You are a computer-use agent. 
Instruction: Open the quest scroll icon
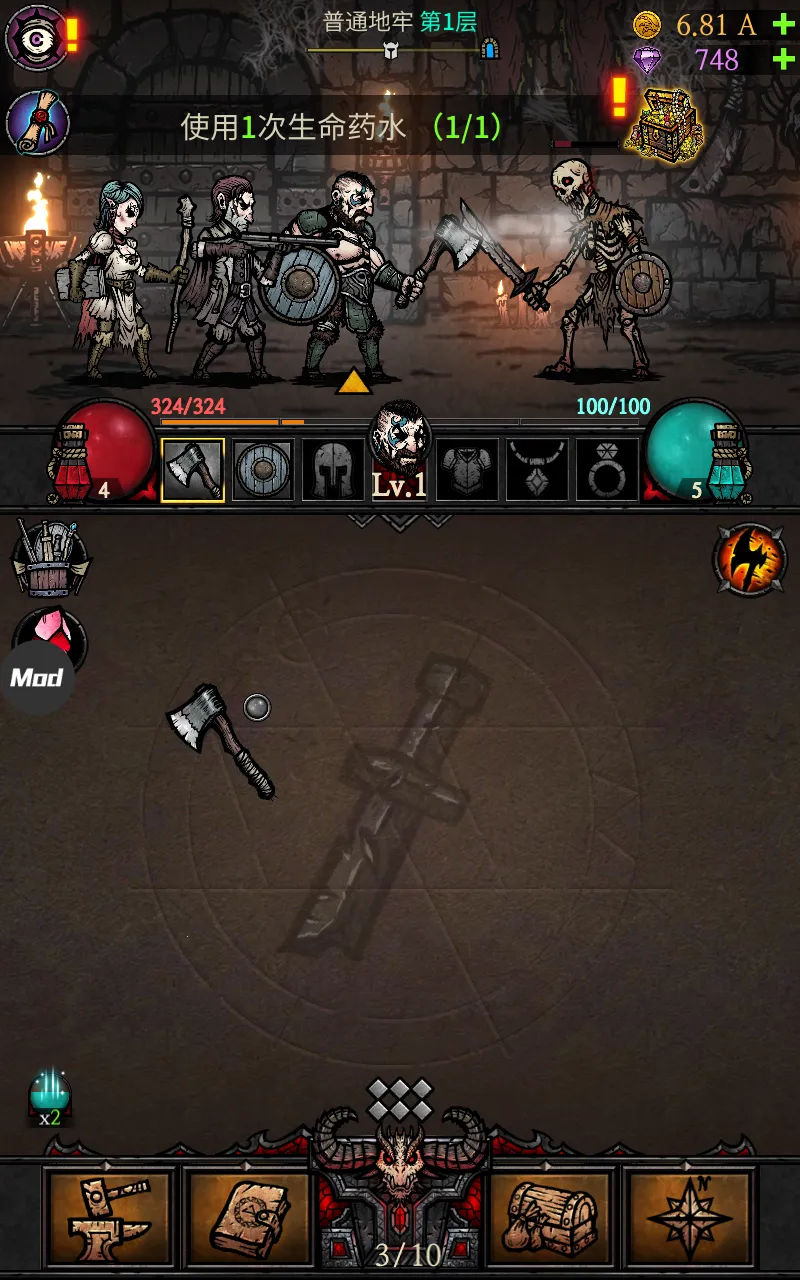click(x=37, y=123)
